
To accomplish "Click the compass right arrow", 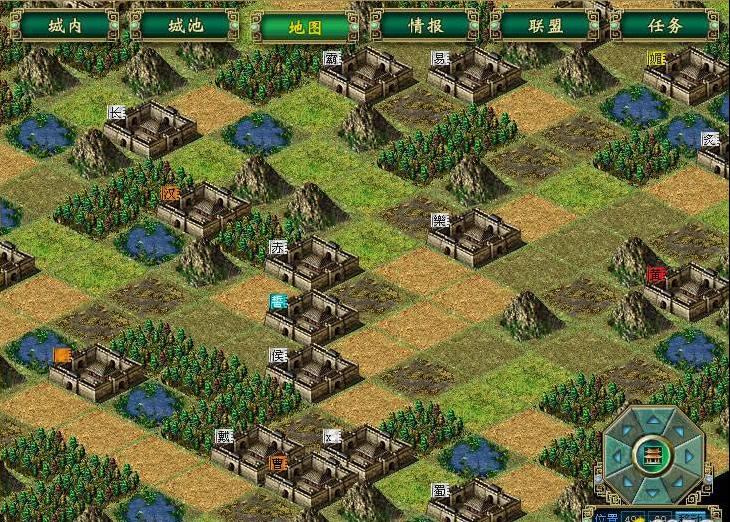I will 691,456.
